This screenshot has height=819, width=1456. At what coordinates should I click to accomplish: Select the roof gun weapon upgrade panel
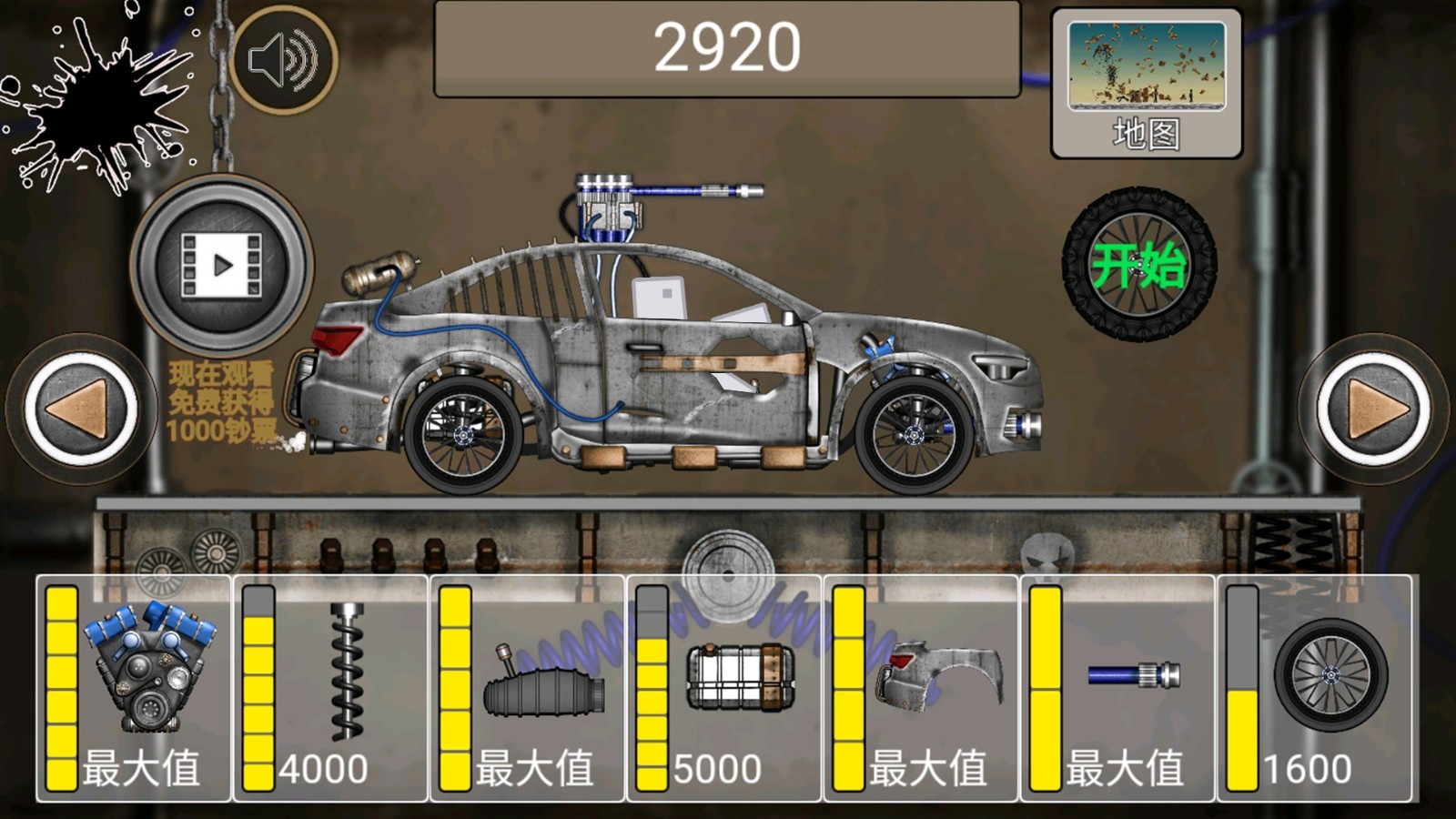click(x=1117, y=689)
